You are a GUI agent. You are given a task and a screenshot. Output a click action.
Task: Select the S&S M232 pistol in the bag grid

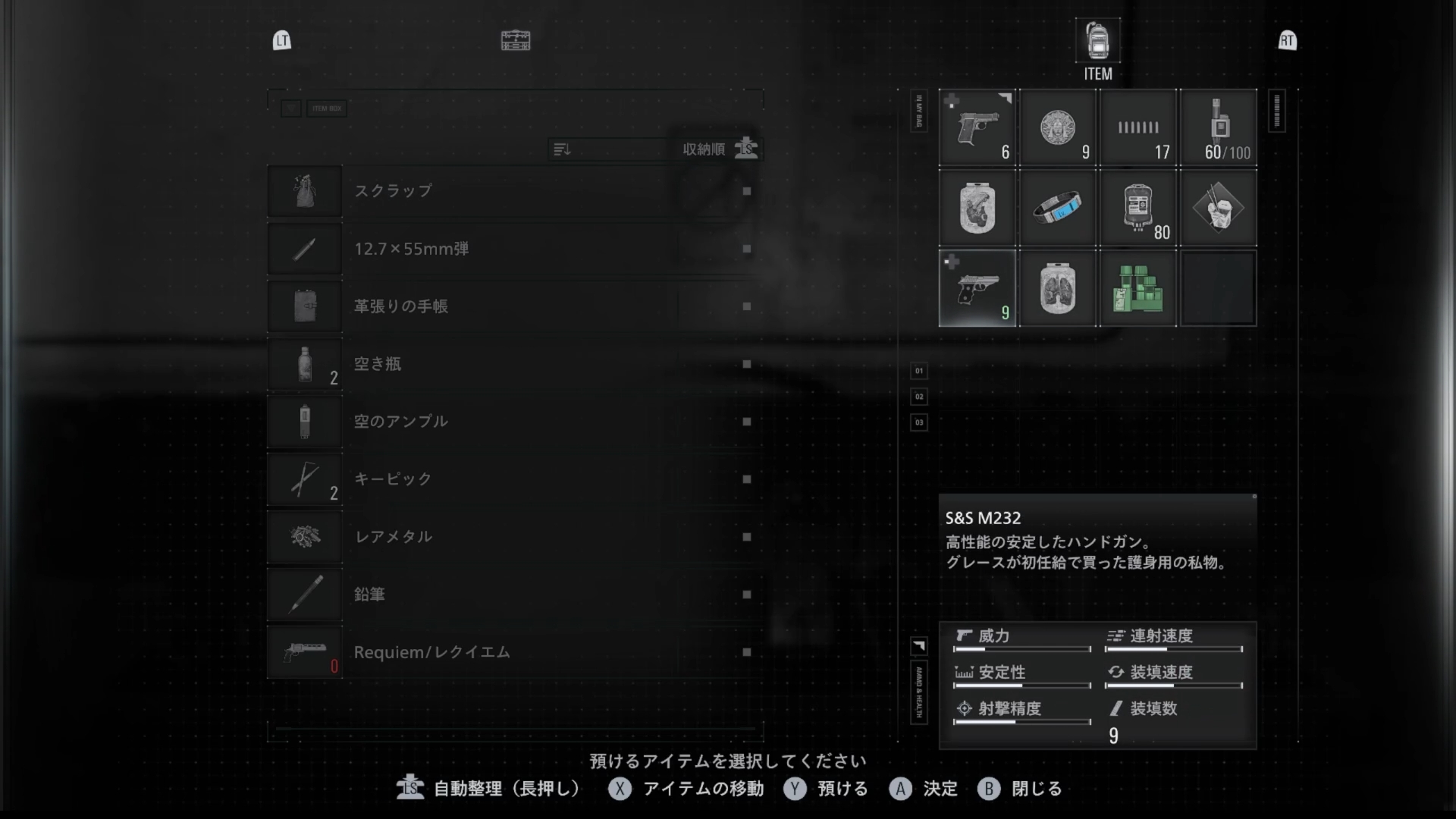pos(977,288)
